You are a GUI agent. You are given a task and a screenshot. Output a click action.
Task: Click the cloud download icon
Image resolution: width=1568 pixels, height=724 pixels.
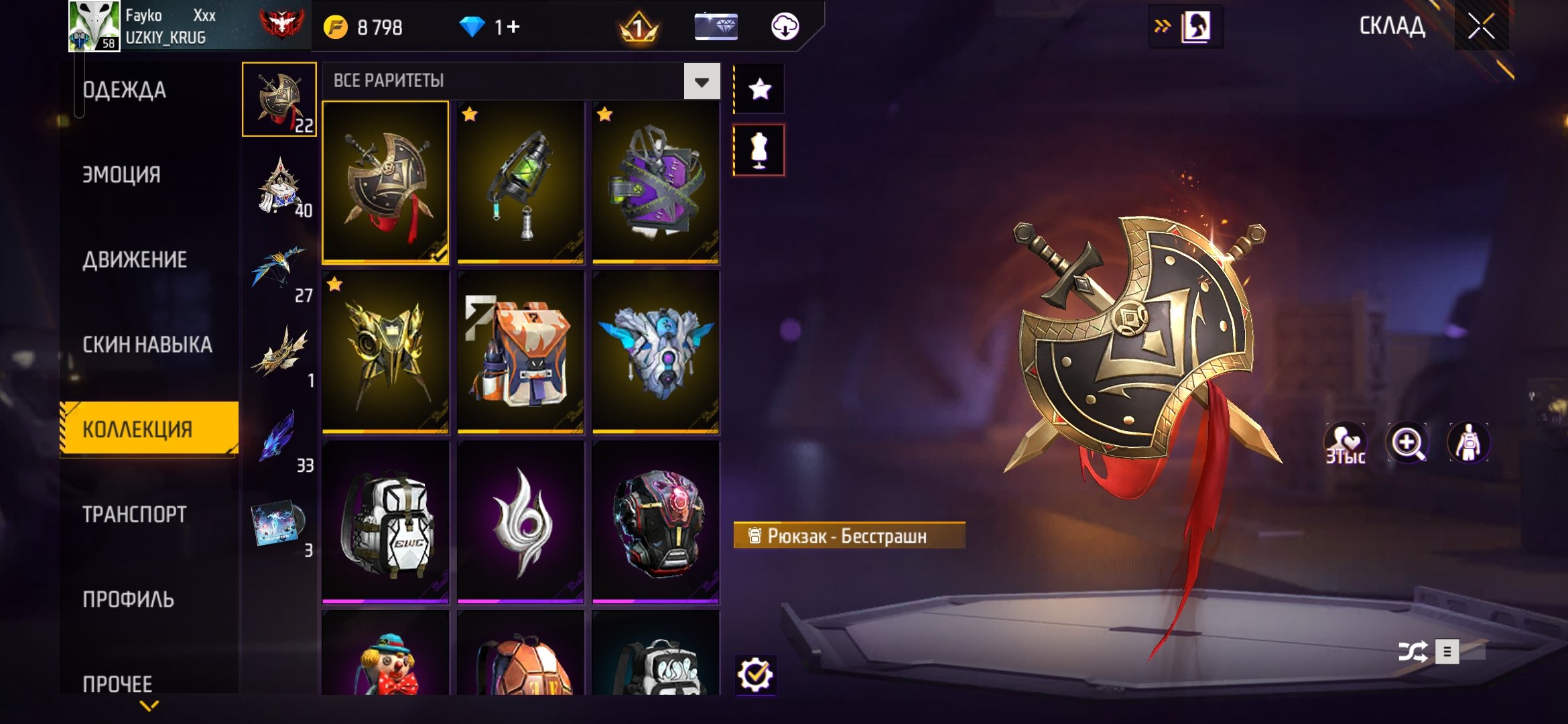pos(785,27)
